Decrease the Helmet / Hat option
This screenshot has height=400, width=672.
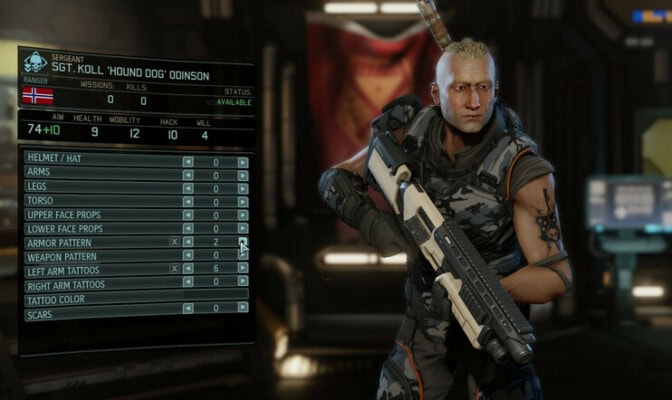click(x=188, y=161)
